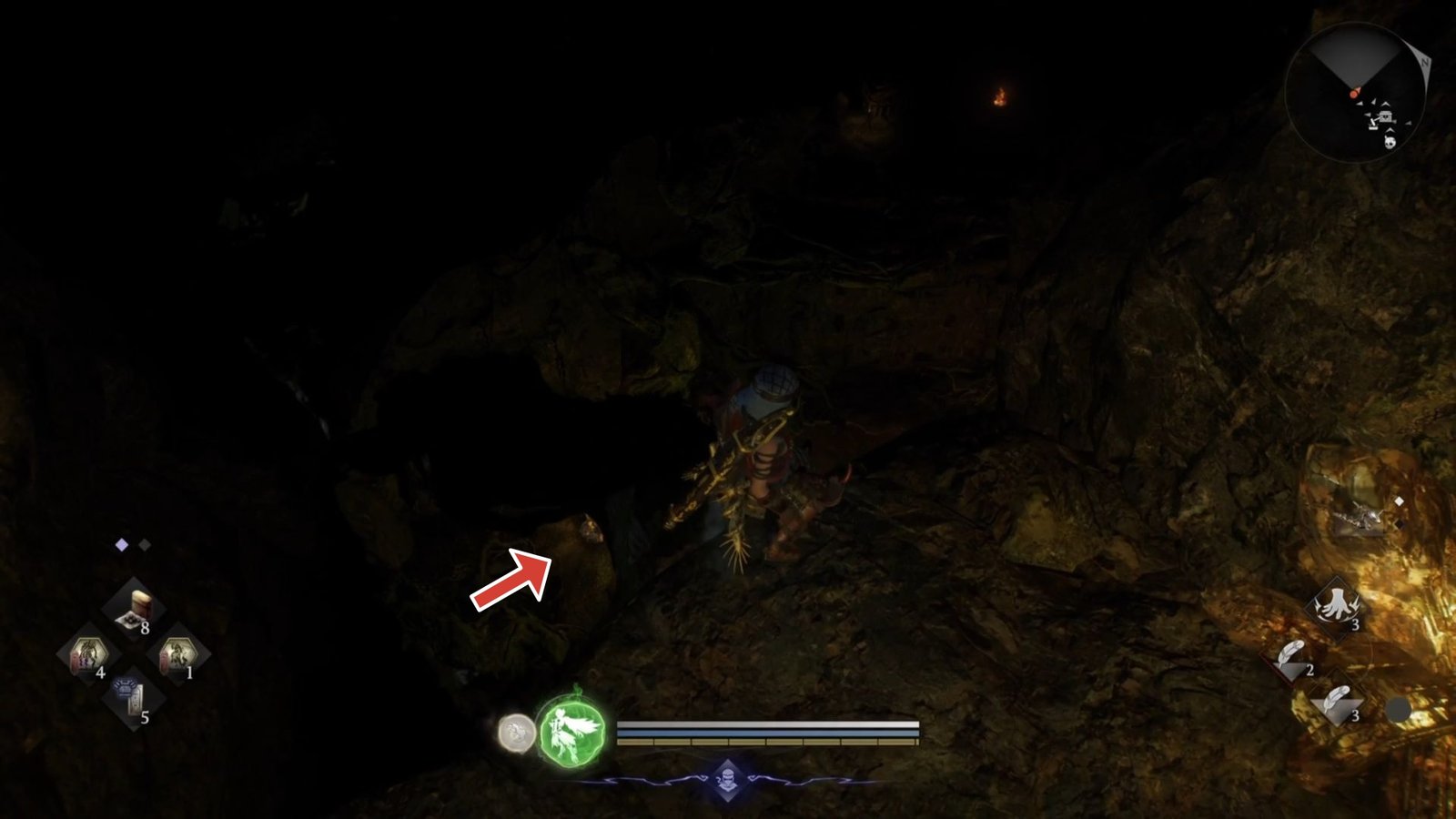Image resolution: width=1456 pixels, height=819 pixels.
Task: Click the white diamond waypoint marker on the right
Action: 1399,500
